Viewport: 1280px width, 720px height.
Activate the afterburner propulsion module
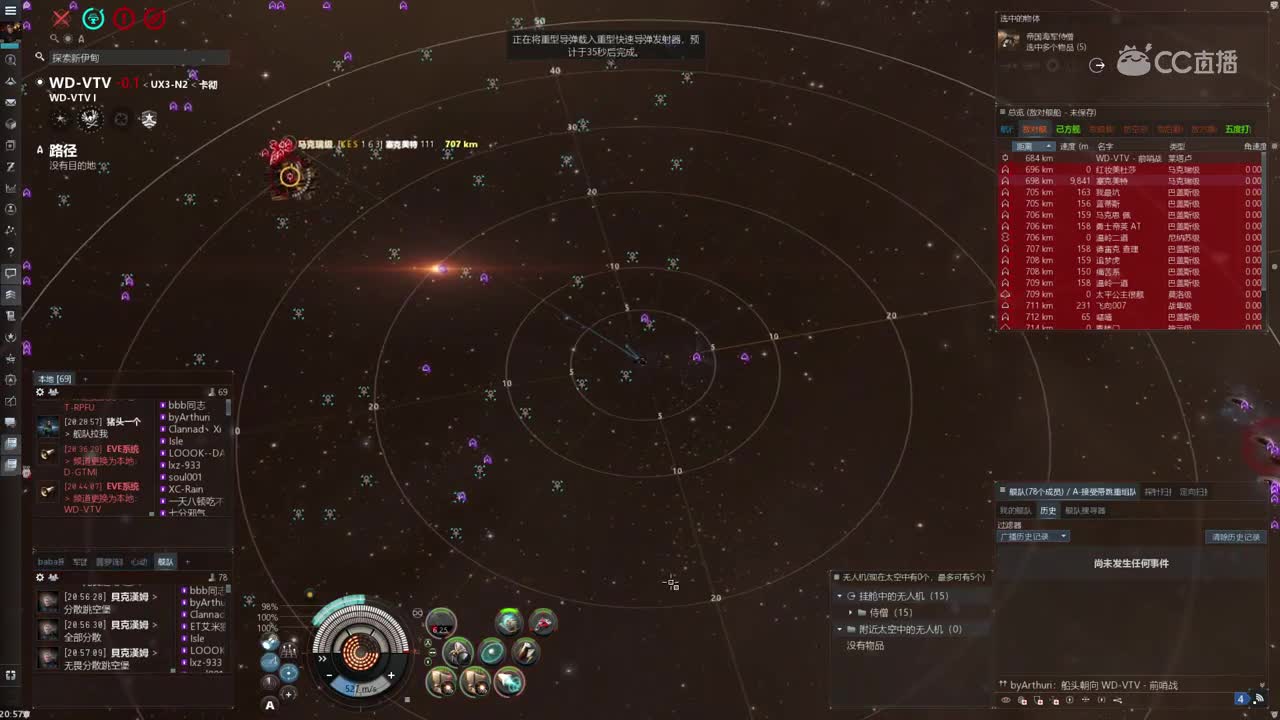tap(509, 682)
